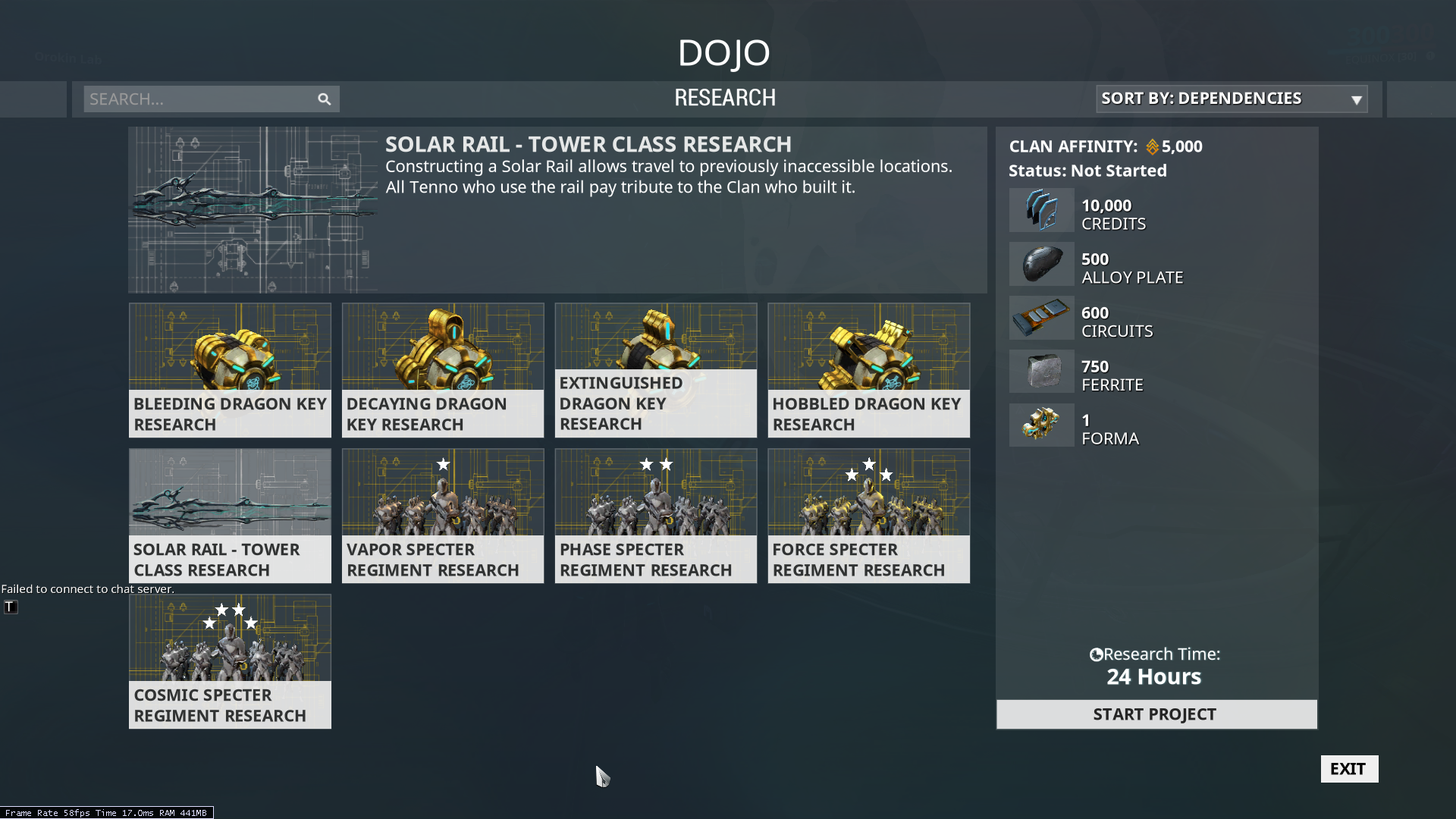The width and height of the screenshot is (1456, 819).
Task: Start the research project
Action: 1156,714
